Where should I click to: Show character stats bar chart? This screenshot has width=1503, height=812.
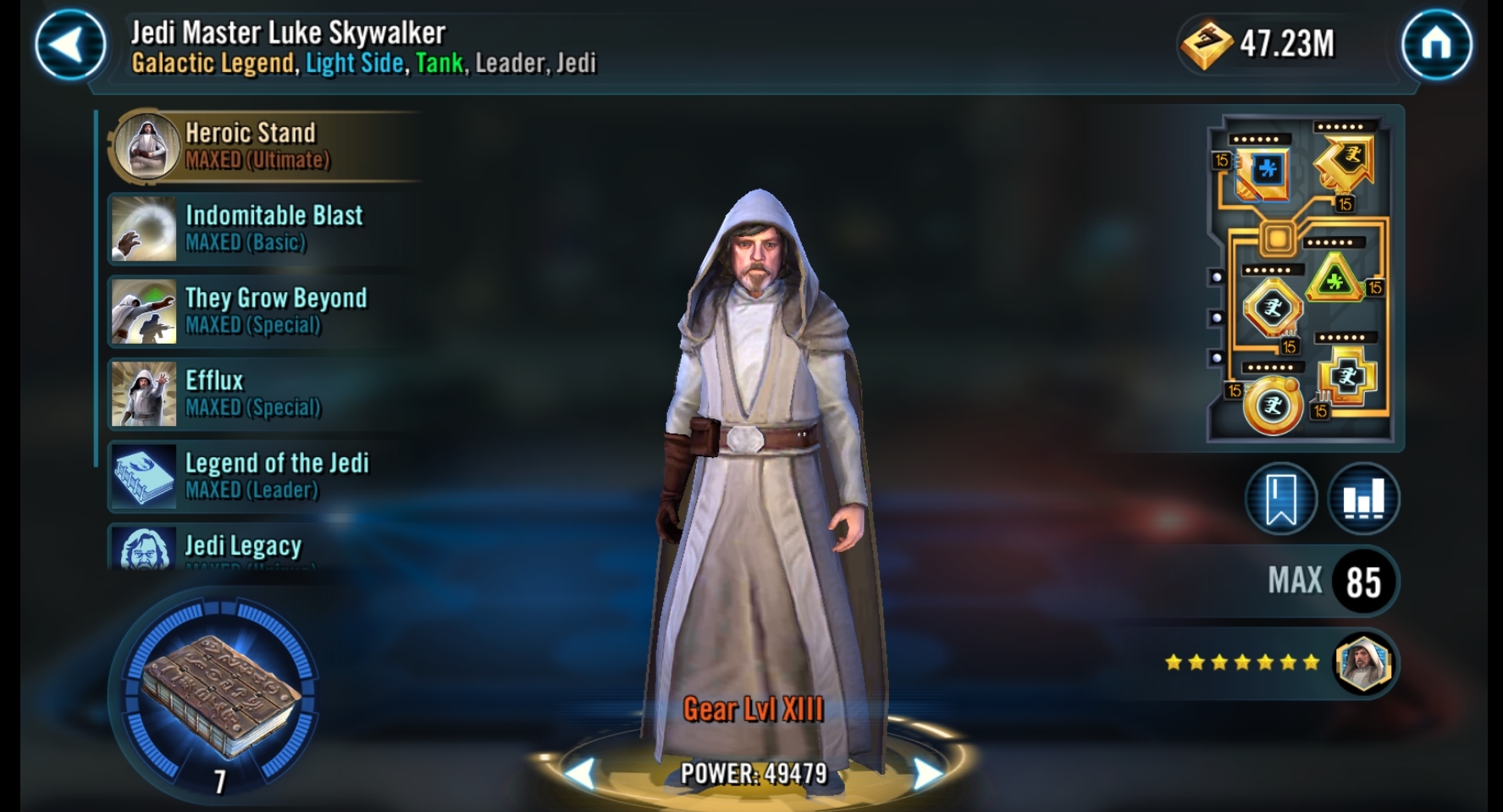click(1363, 499)
